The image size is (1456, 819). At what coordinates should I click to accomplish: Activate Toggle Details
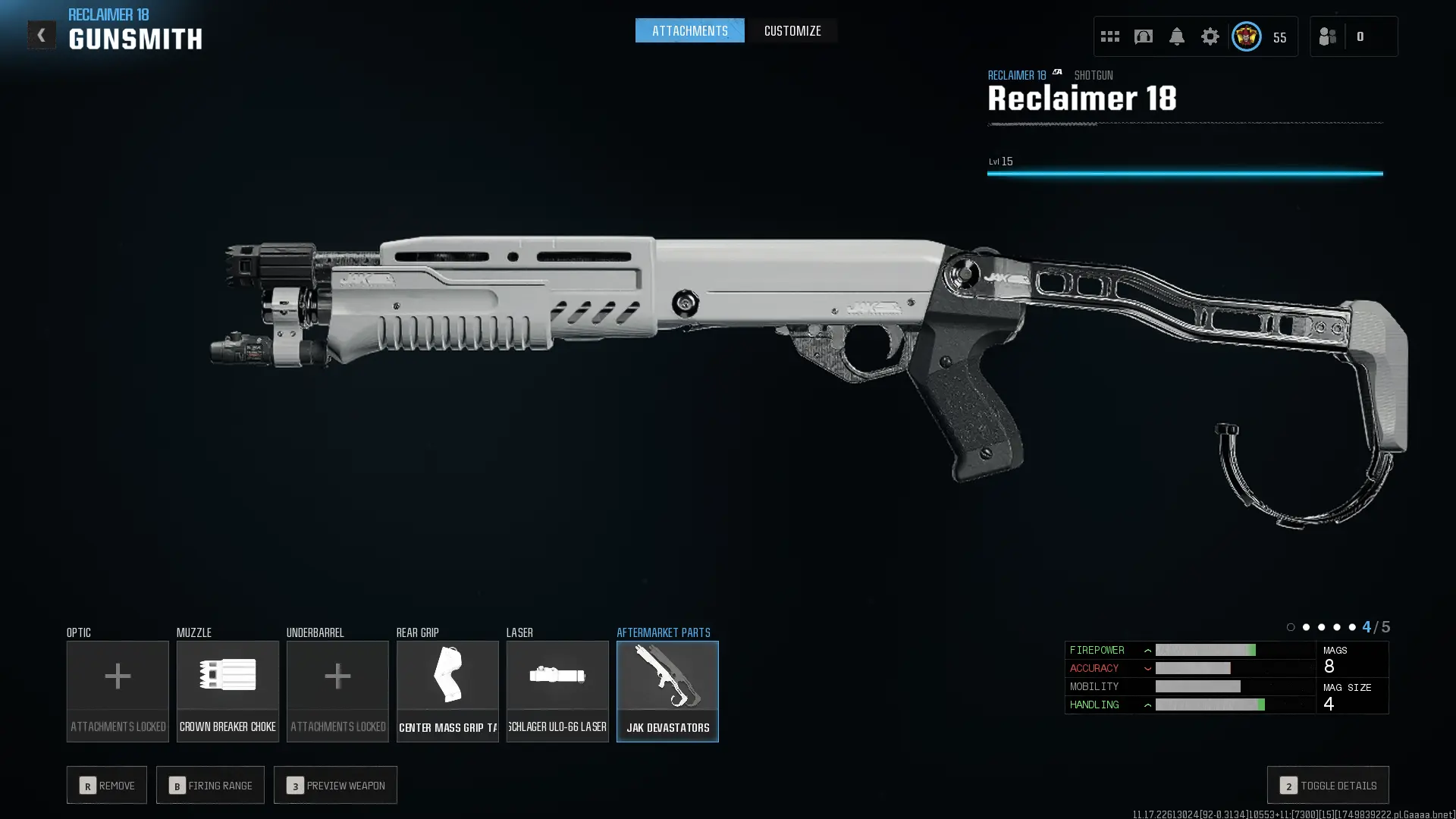tap(1328, 785)
